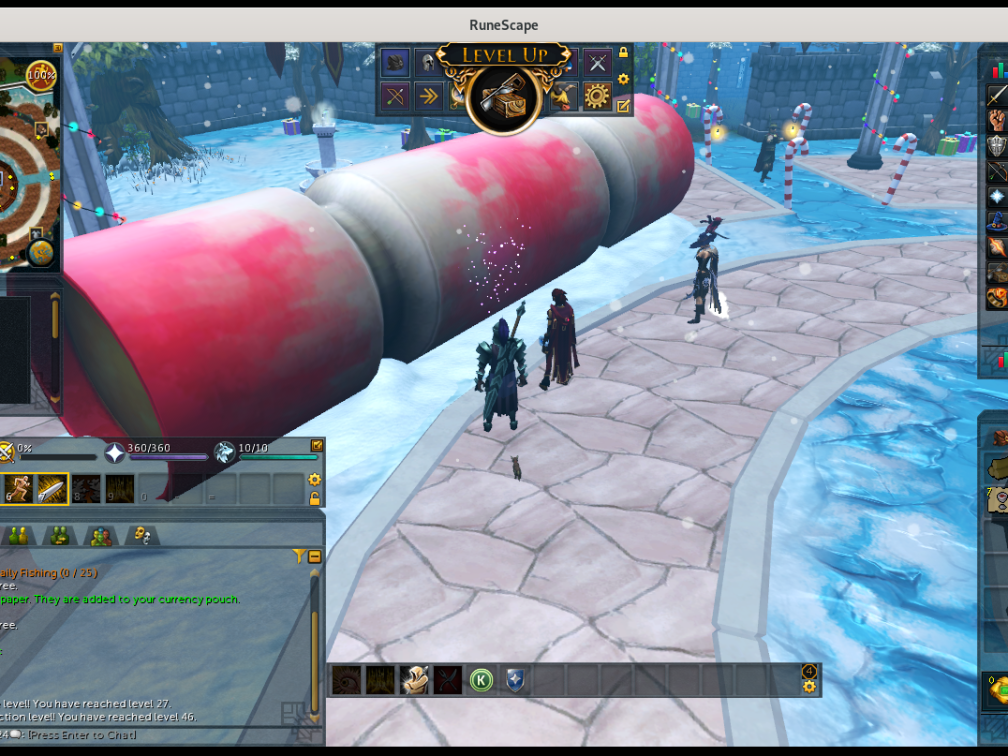The width and height of the screenshot is (1008, 756).
Task: Toggle the main action bar padlock
Action: [314, 498]
